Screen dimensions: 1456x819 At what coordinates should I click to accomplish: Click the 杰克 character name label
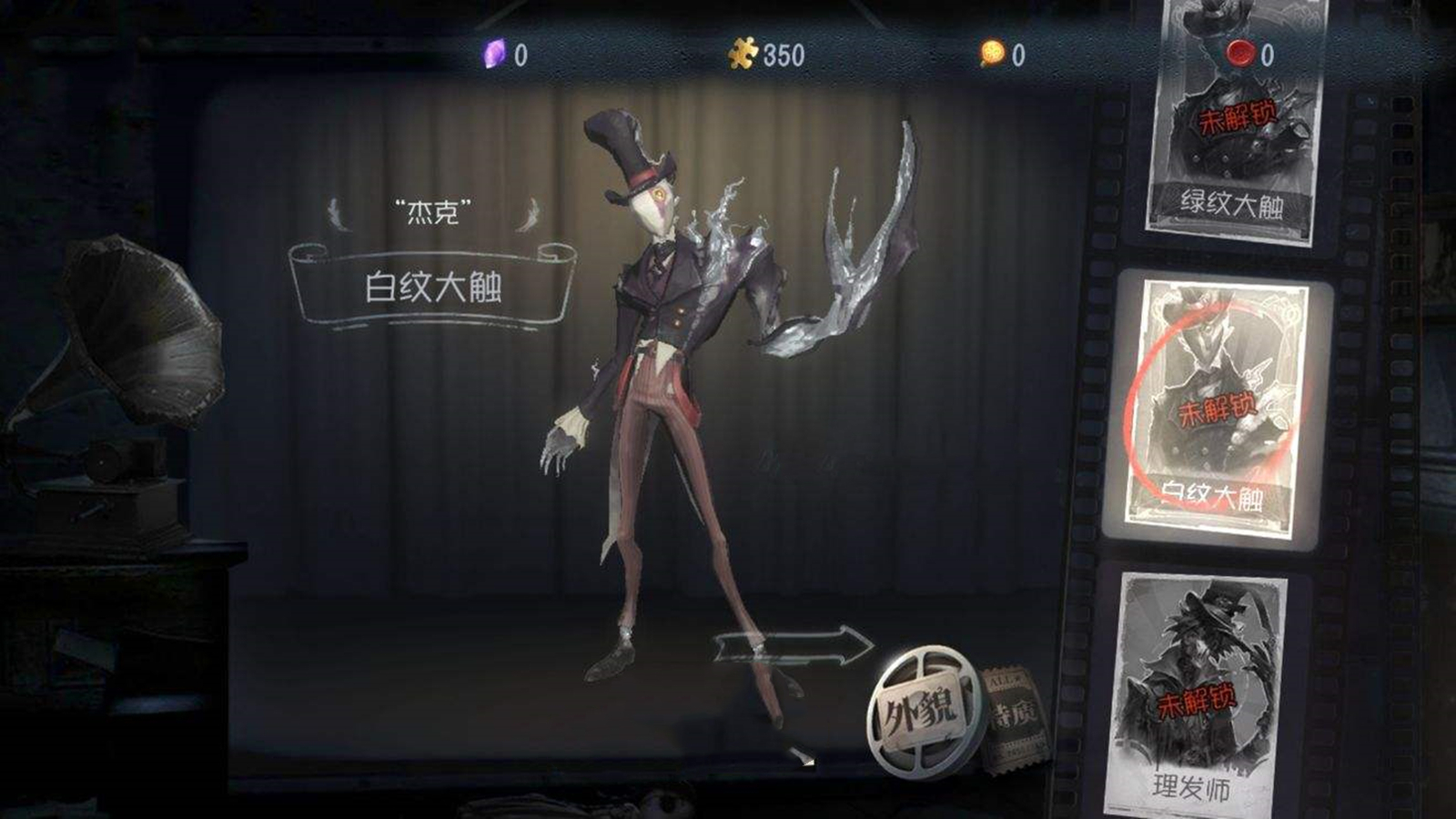[430, 210]
